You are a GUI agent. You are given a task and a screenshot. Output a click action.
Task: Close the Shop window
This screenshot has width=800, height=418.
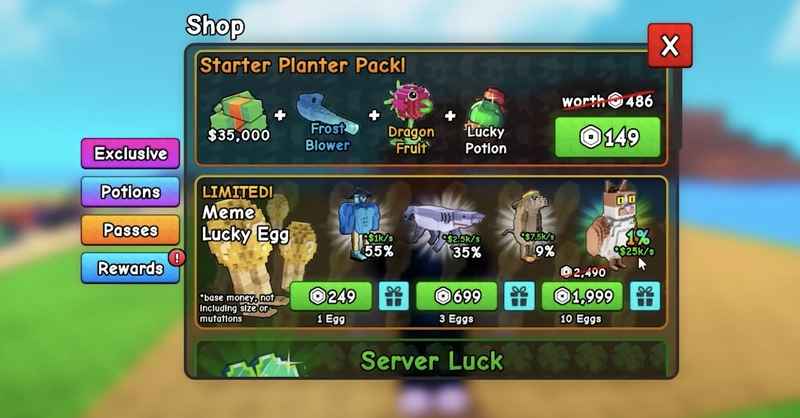(669, 45)
